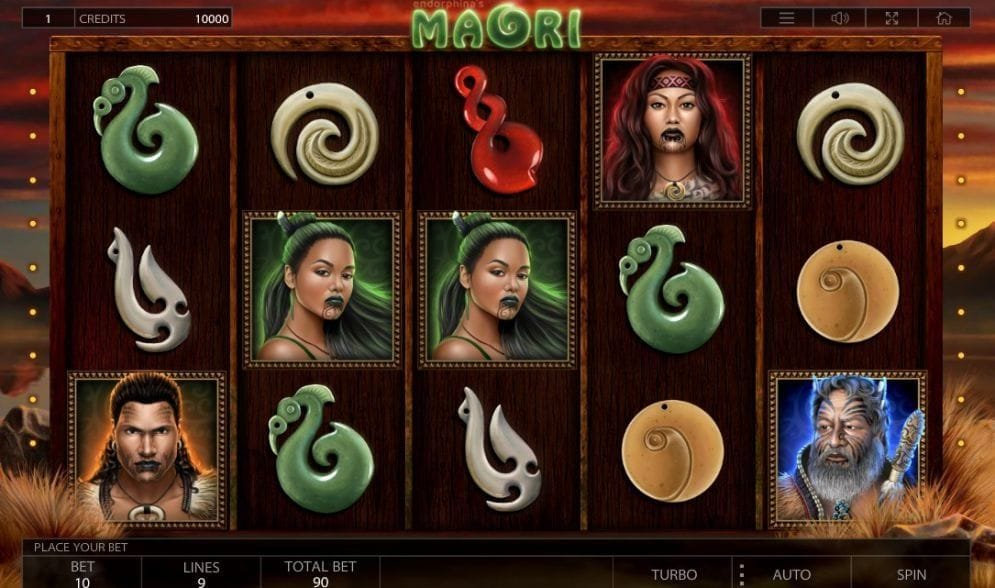Go to the home screen via the house icon

point(944,18)
